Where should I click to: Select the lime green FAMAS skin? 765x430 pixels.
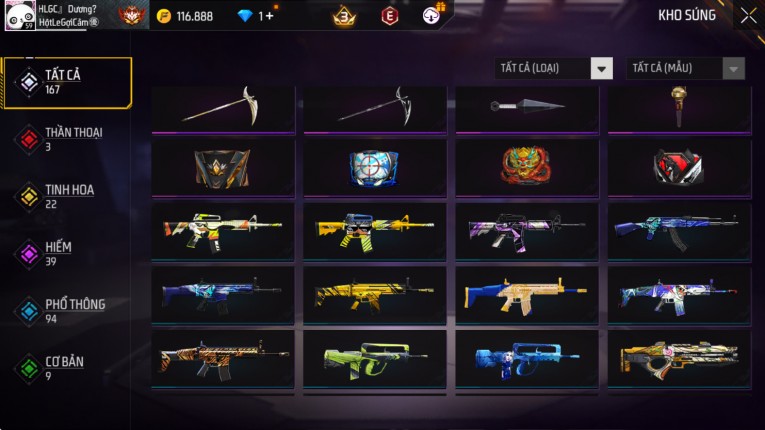pyautogui.click(x=375, y=358)
